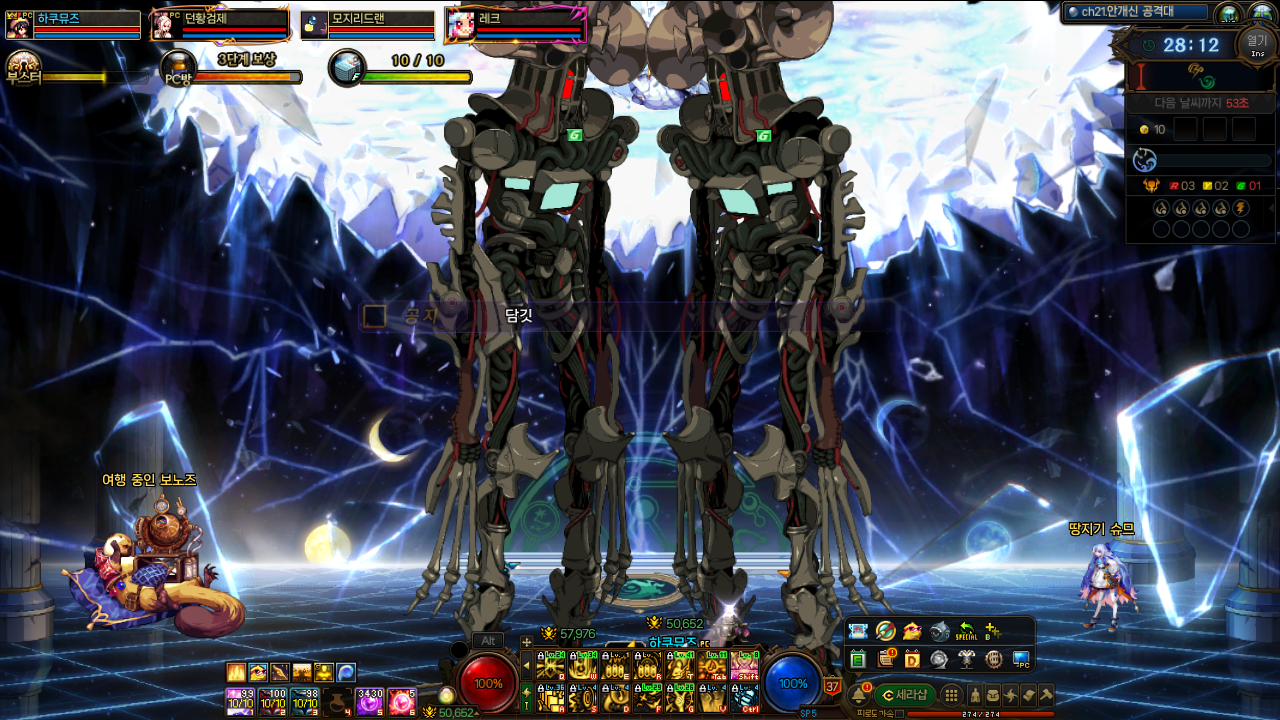Open the yellow D calendar icon
The height and width of the screenshot is (720, 1280).
click(x=912, y=659)
